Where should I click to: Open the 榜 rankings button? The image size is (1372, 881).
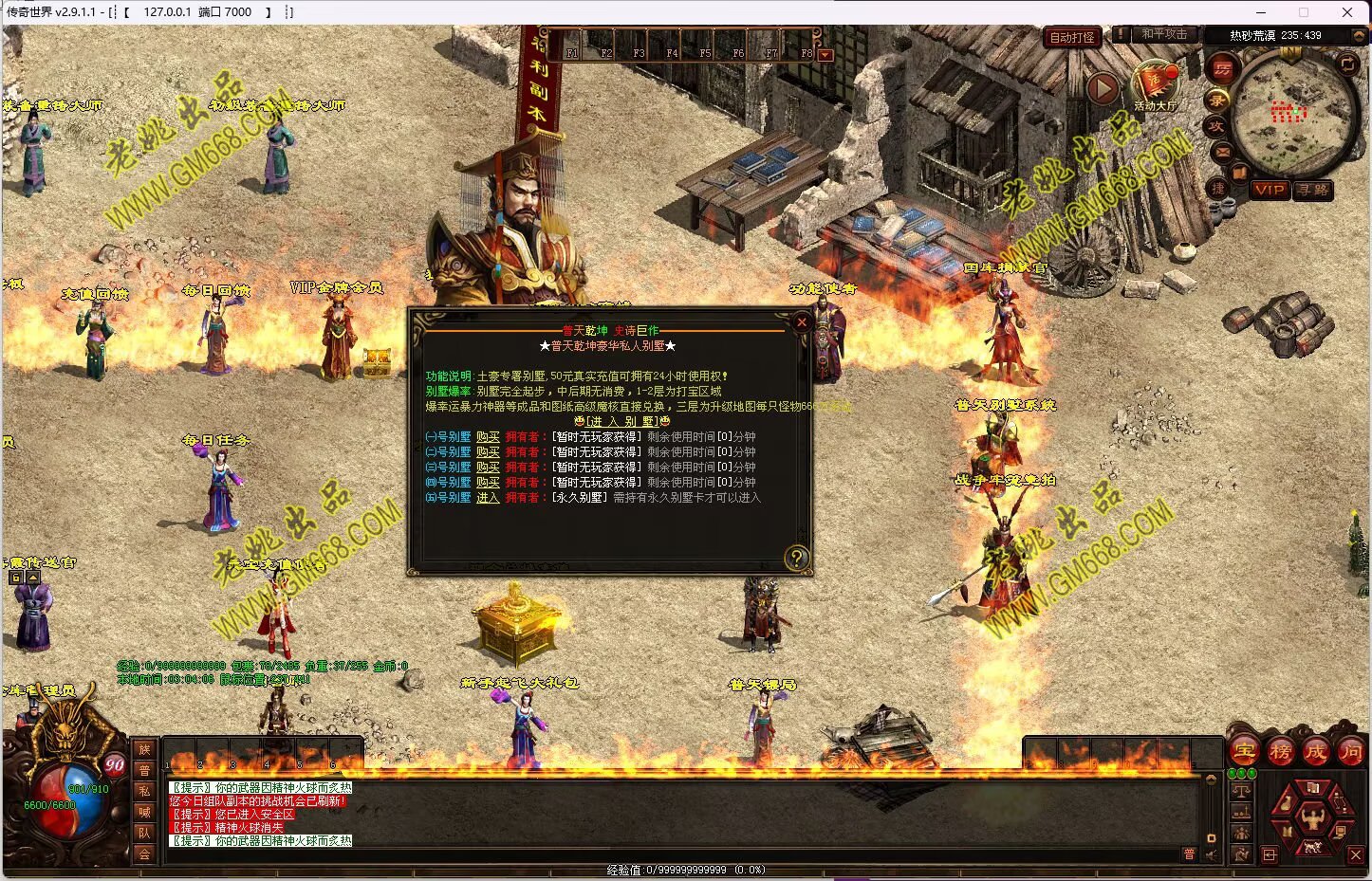pos(1280,752)
